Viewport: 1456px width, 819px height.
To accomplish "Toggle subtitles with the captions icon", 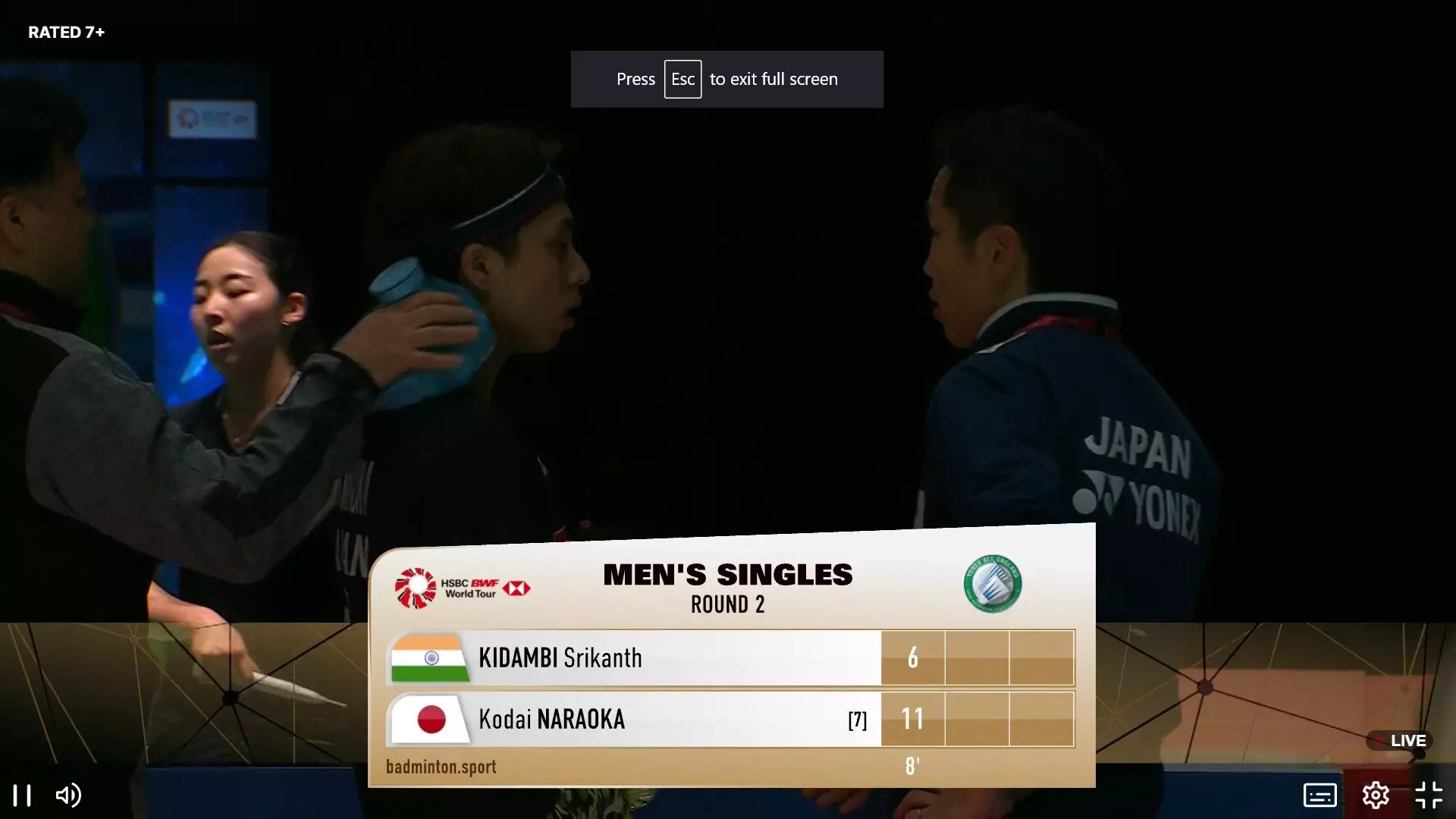I will tap(1319, 795).
